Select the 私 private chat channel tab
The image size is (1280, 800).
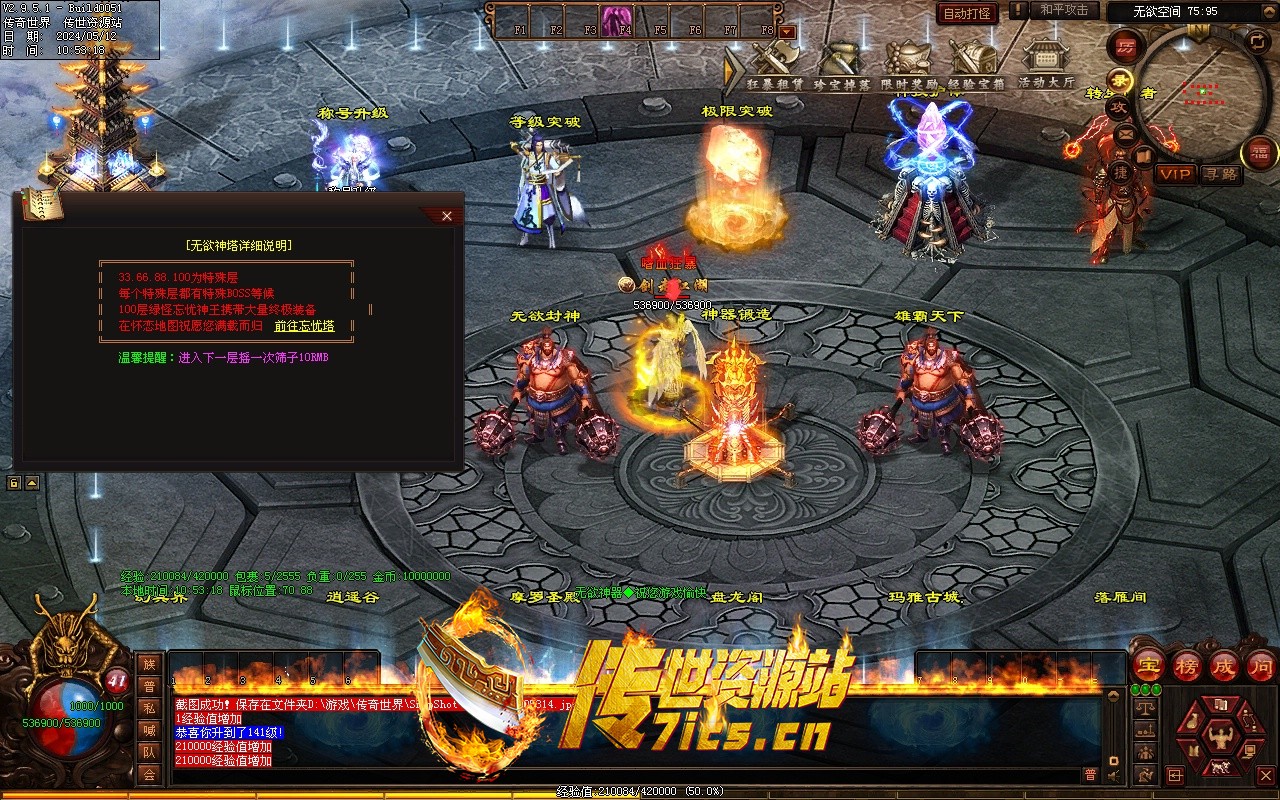tap(149, 708)
